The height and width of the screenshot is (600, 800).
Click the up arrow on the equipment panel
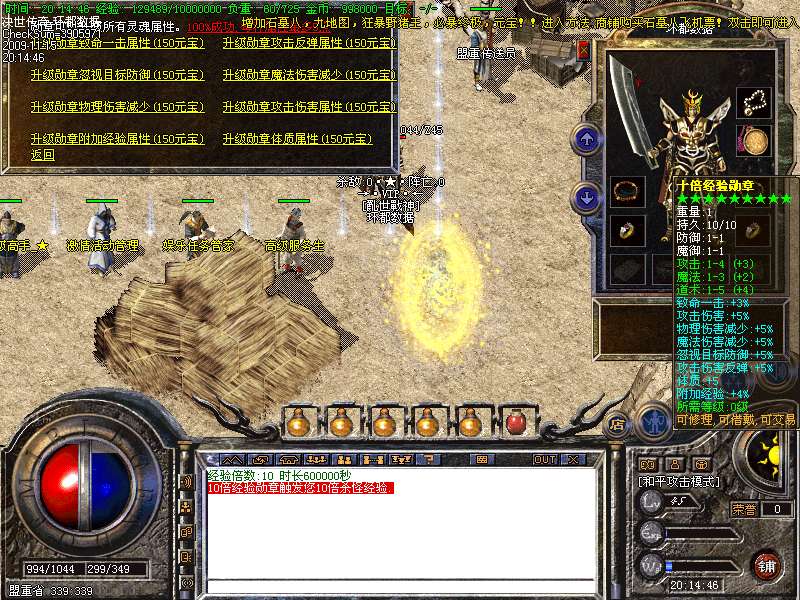tap(587, 139)
